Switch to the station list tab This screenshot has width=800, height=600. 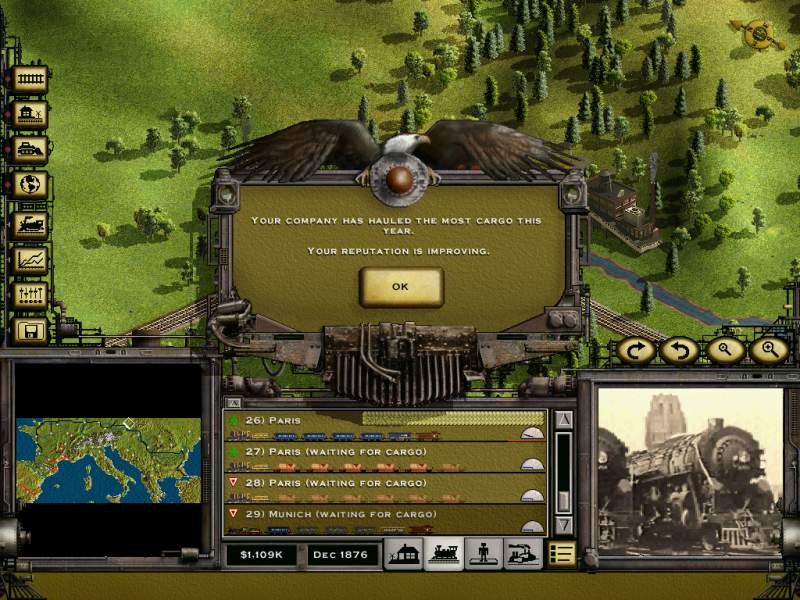(403, 554)
